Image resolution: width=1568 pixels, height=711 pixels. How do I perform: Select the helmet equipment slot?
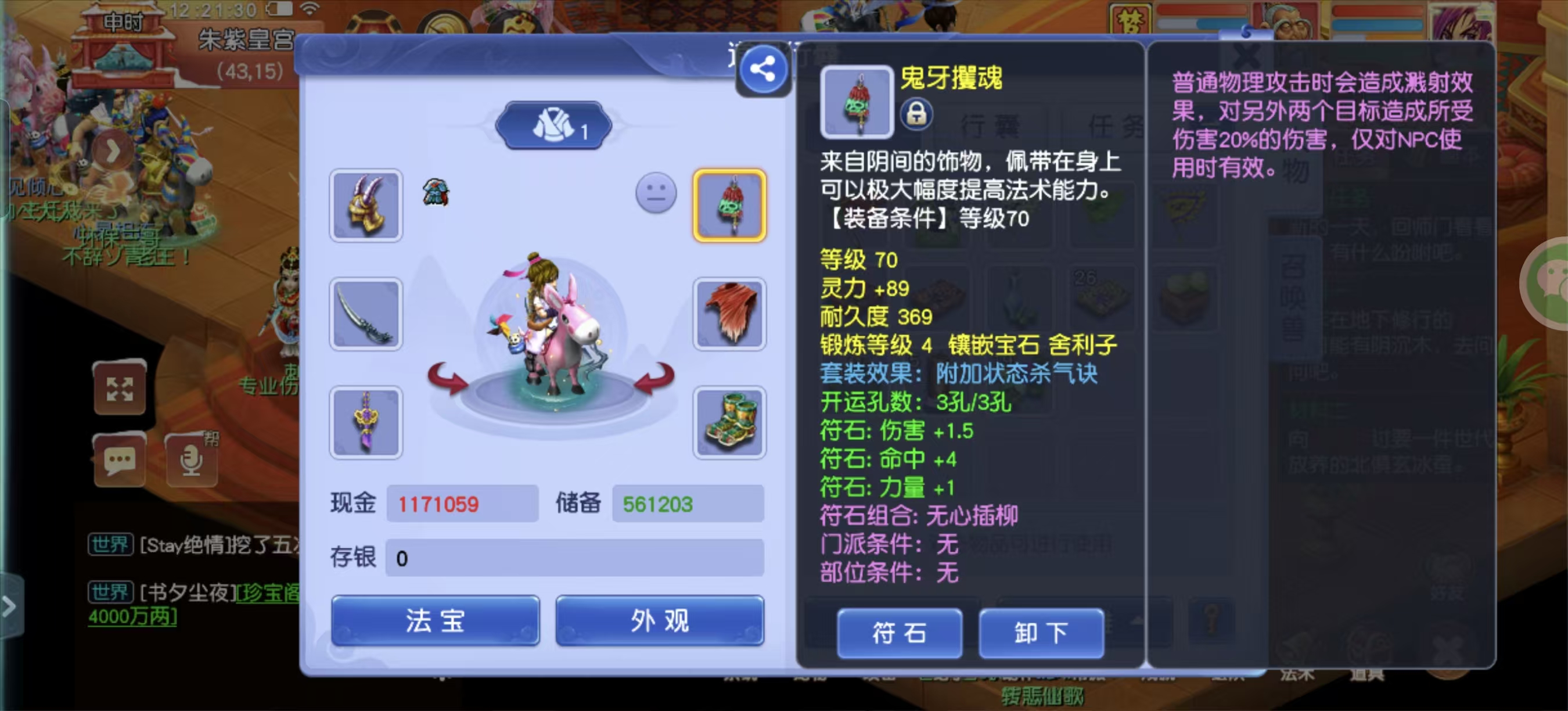(x=365, y=206)
